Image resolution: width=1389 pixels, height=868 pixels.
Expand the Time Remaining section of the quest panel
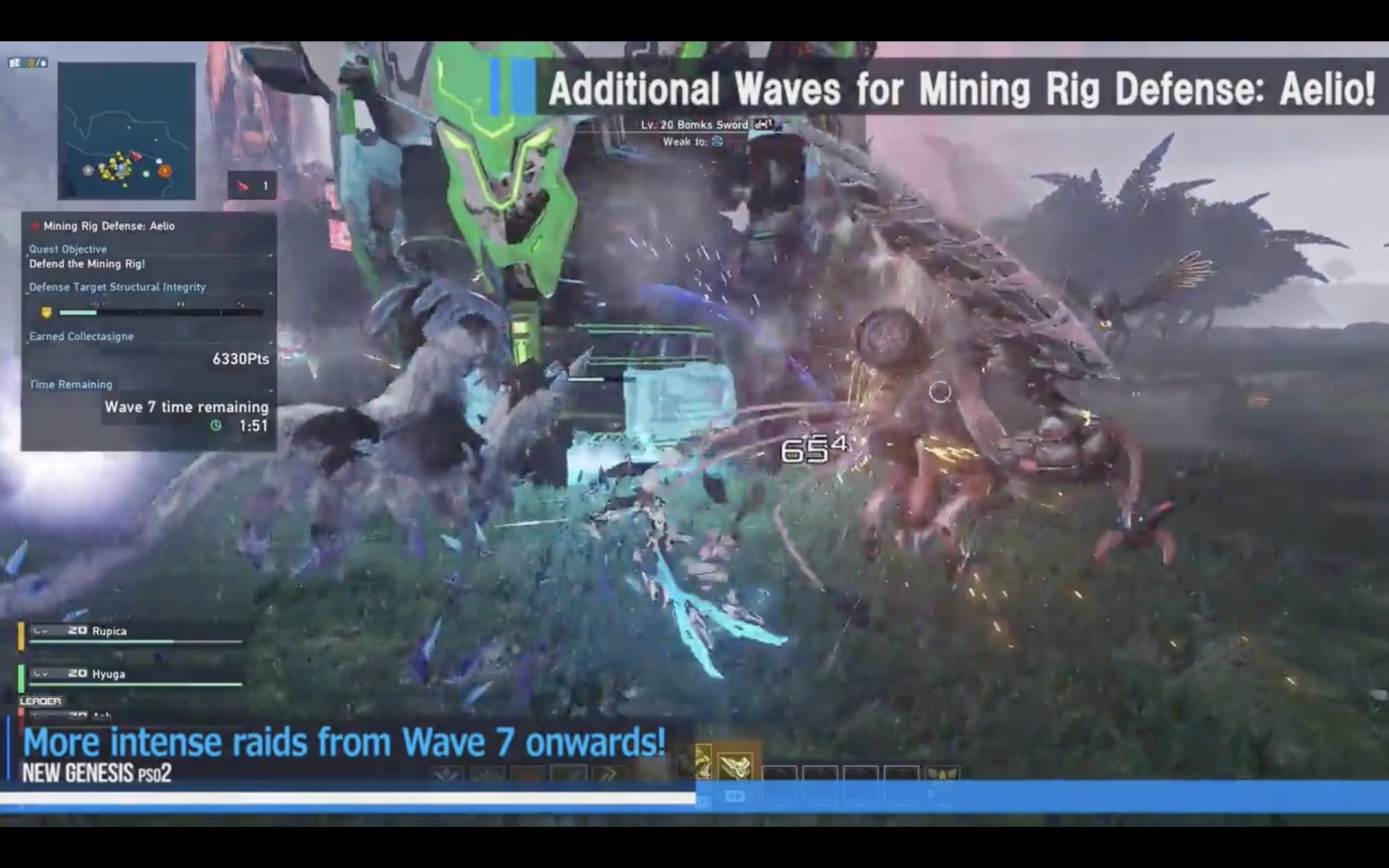pos(70,384)
